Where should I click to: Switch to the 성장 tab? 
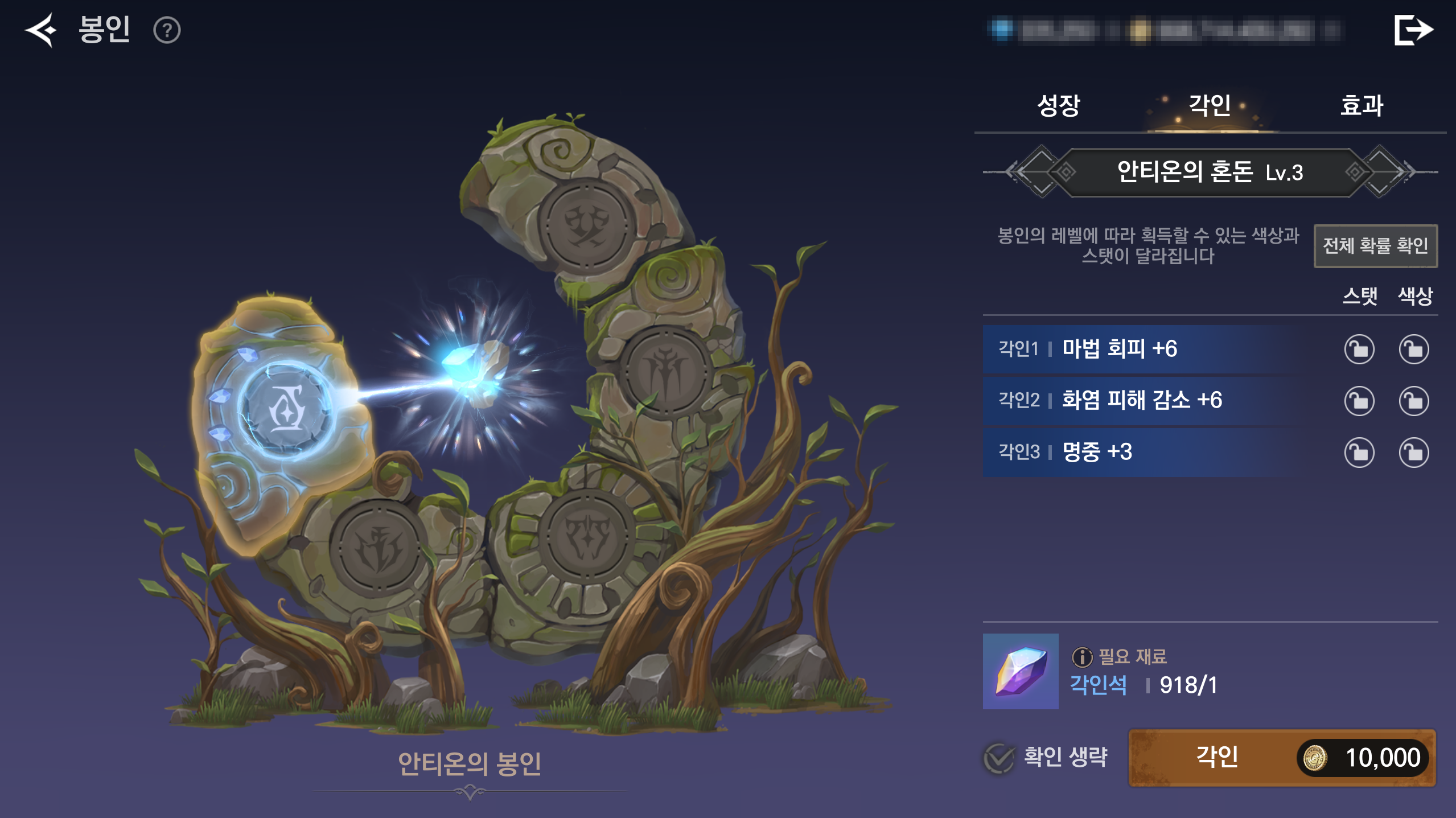click(x=1058, y=105)
